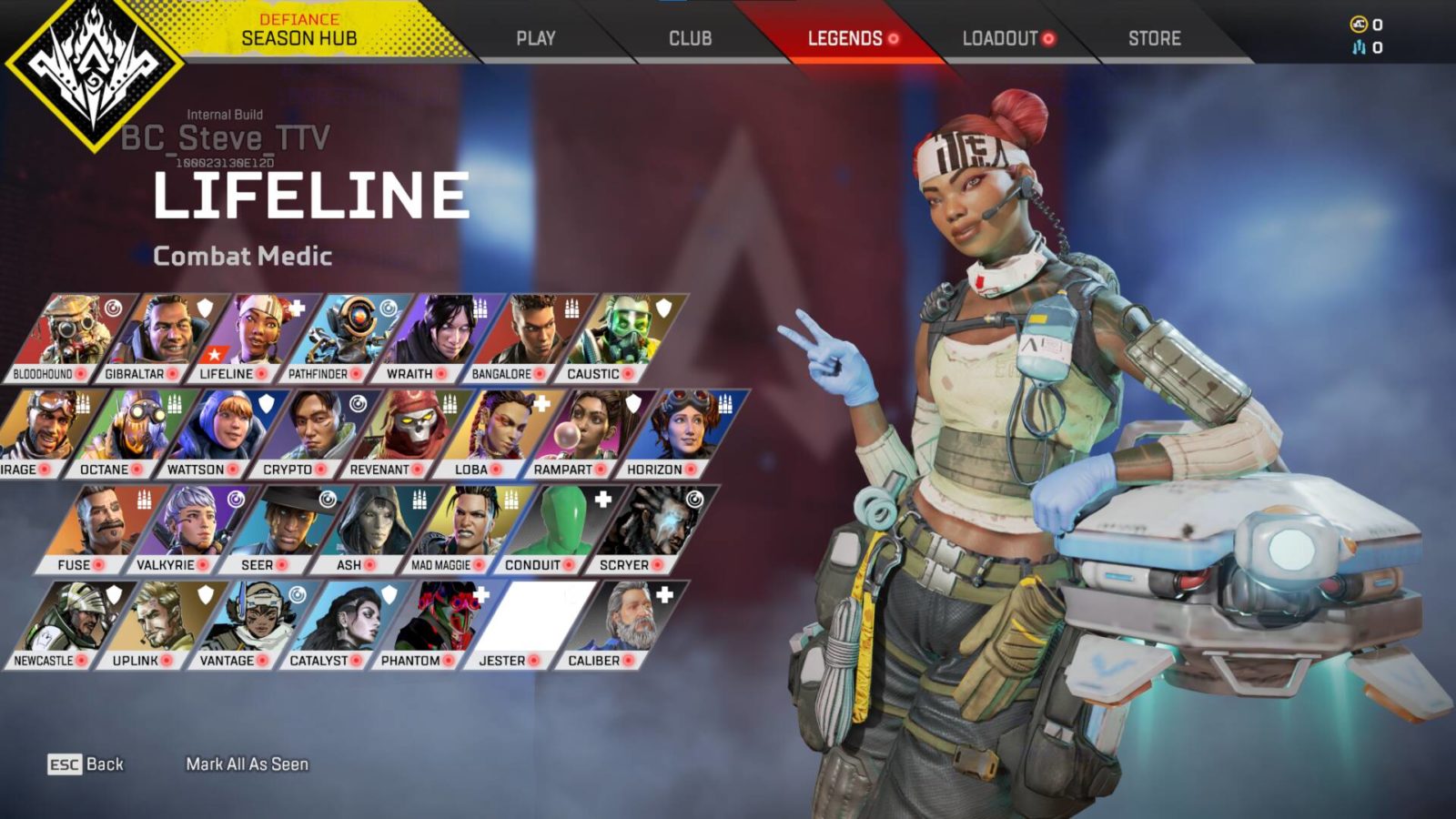Screen dimensions: 1456x819
Task: Click the shield class icon on Gibraltar's tile
Action: point(204,308)
